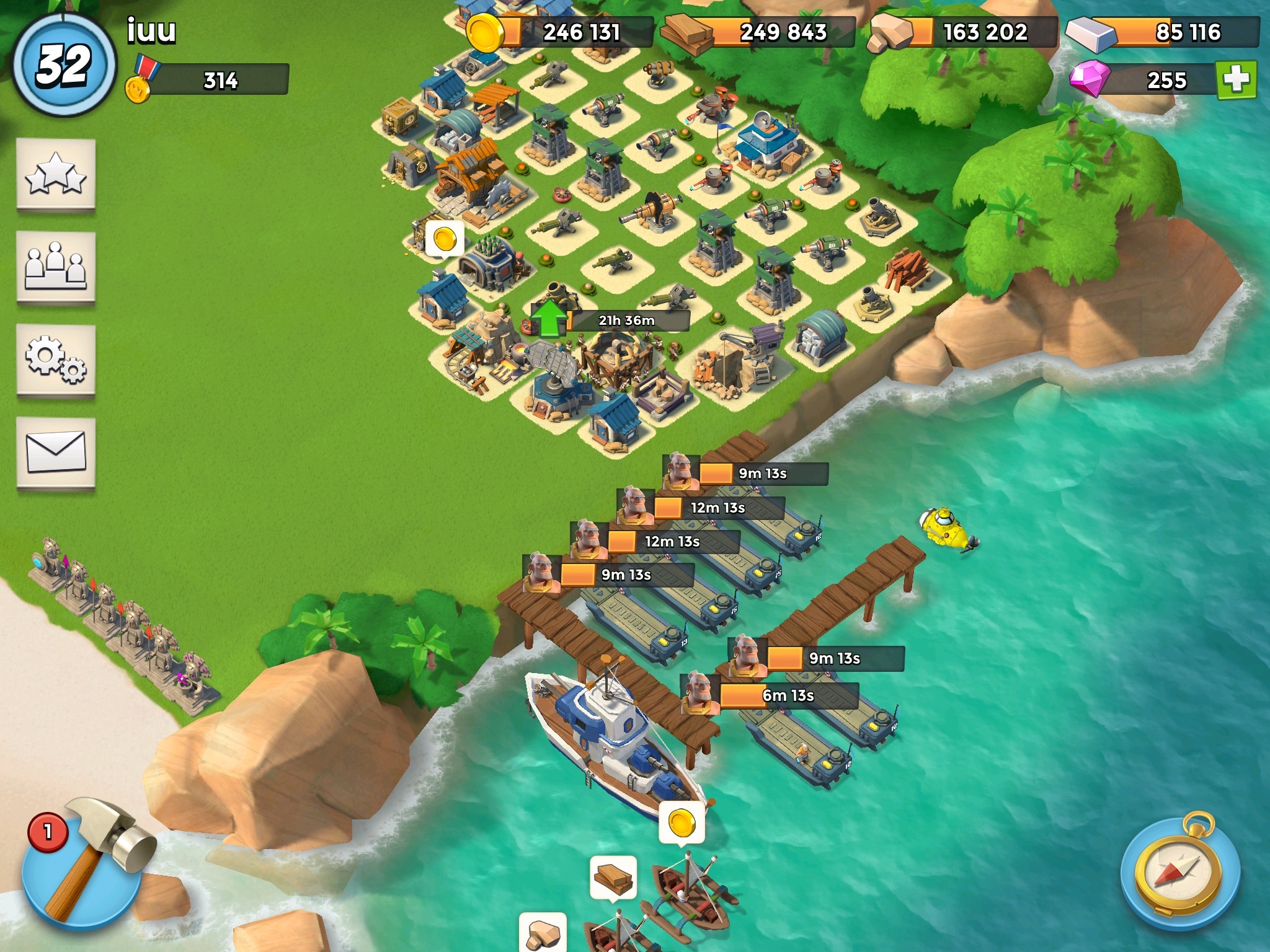Collect the gold coin bubble by the boat
Screen dimensions: 1270x952
(682, 822)
